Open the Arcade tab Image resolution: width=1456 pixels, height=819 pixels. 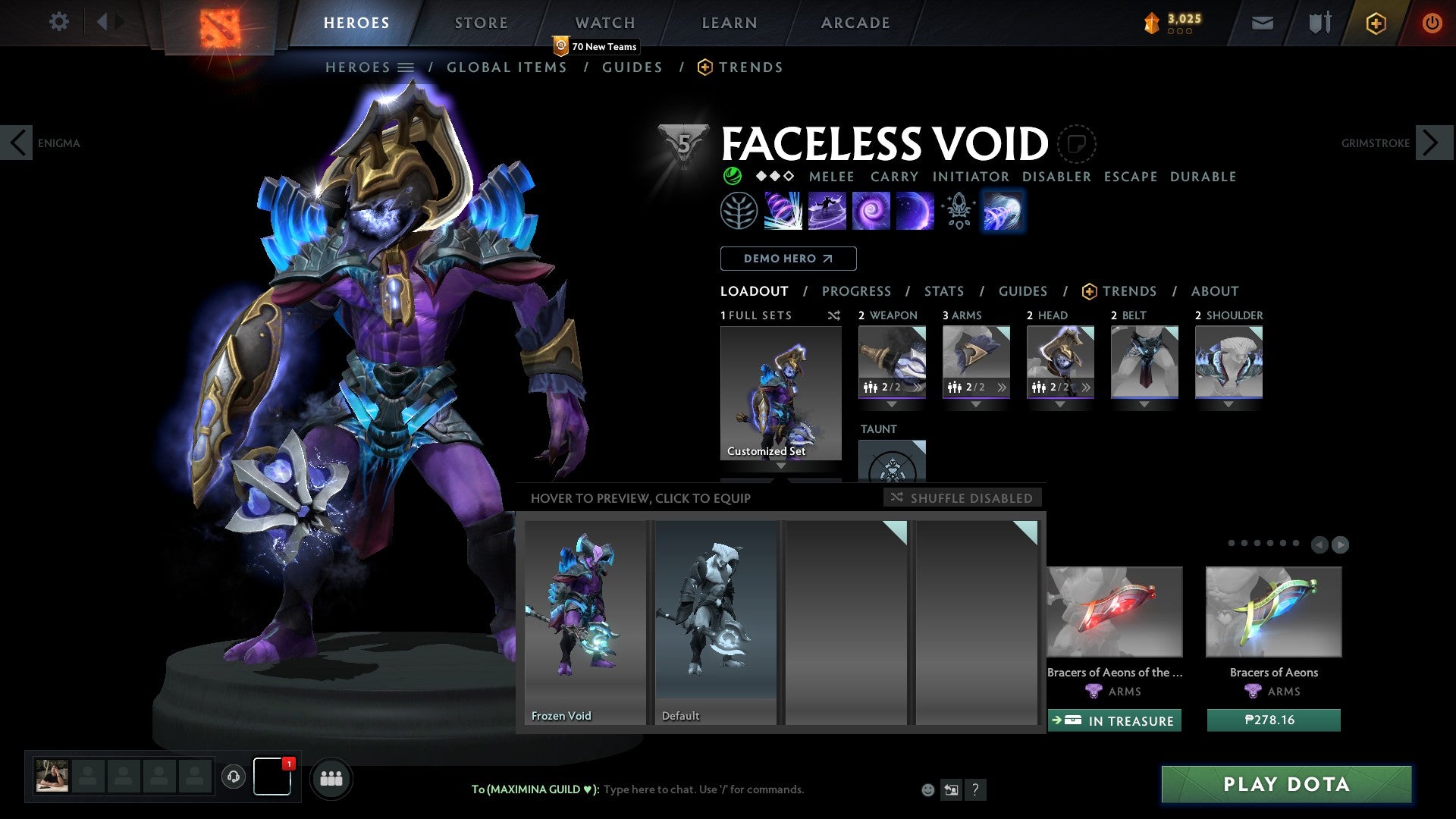coord(855,23)
